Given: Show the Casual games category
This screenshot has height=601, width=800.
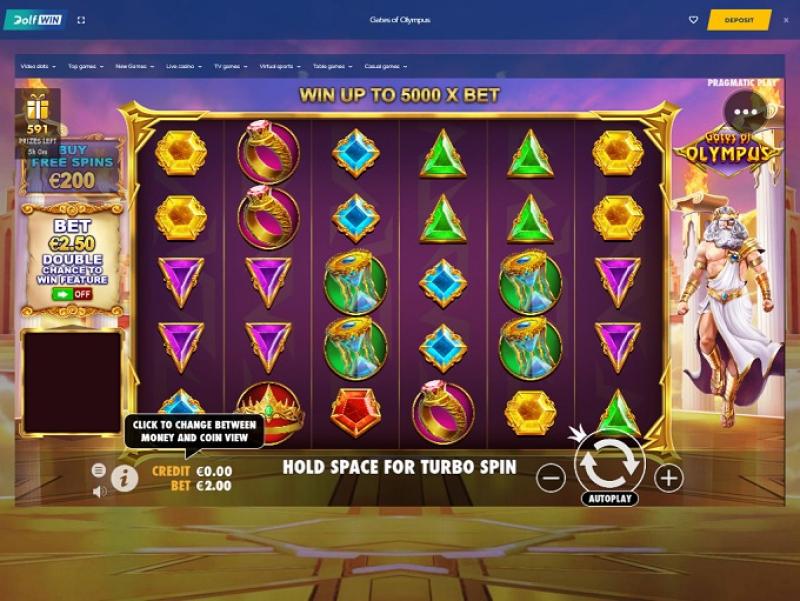Looking at the screenshot, I should (384, 66).
